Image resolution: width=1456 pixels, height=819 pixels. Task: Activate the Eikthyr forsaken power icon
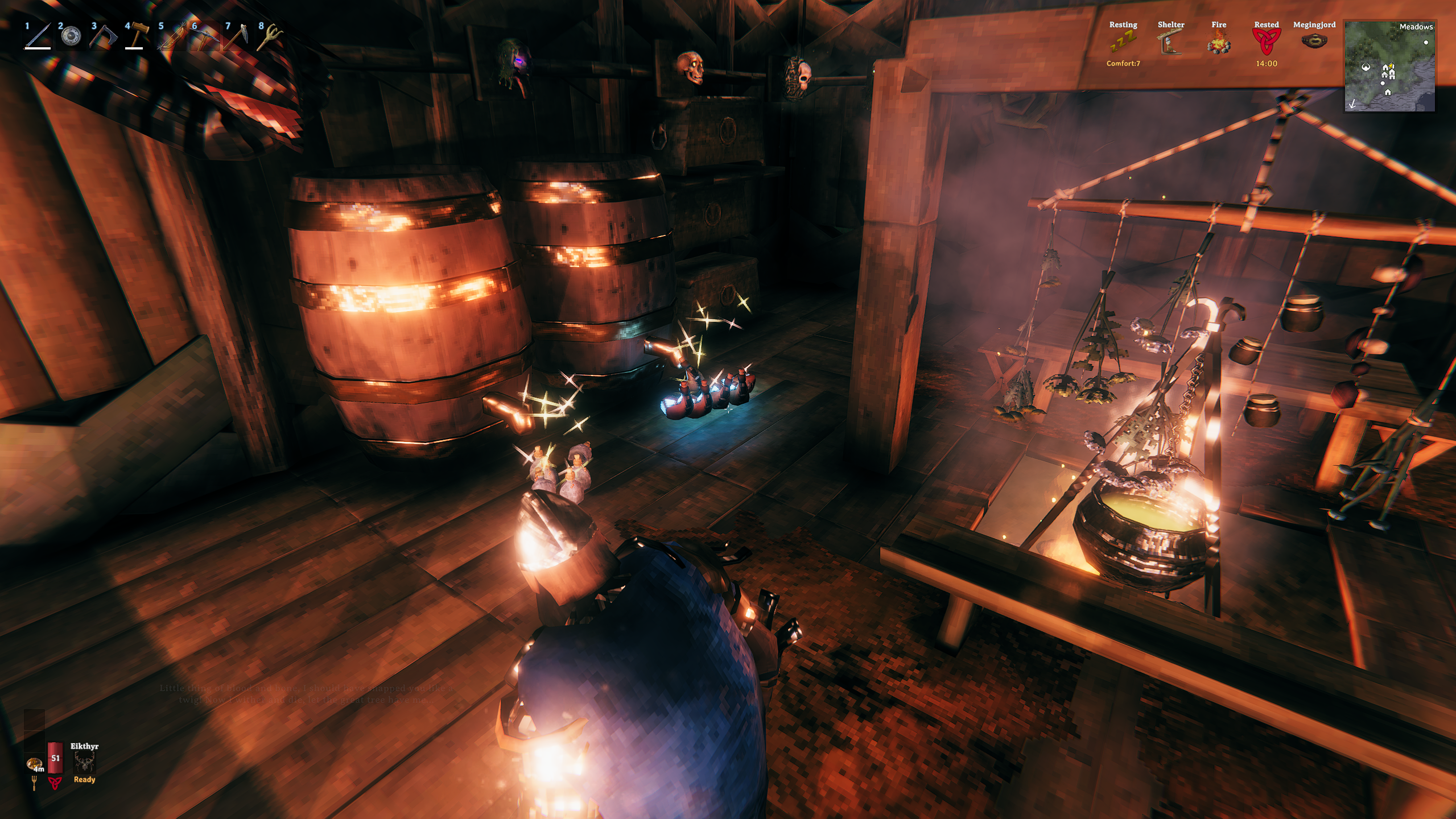tap(84, 762)
